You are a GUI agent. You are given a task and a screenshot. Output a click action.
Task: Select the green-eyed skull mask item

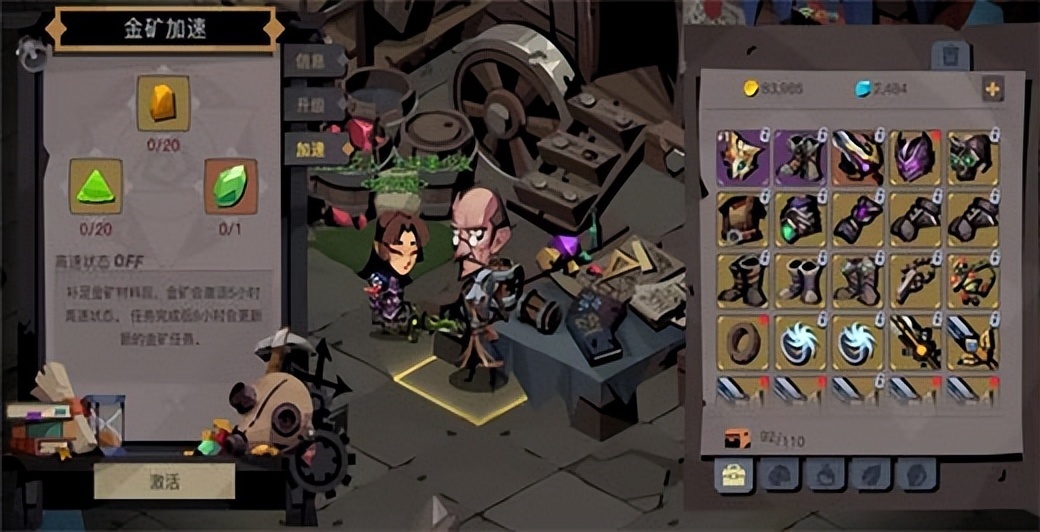click(972, 156)
